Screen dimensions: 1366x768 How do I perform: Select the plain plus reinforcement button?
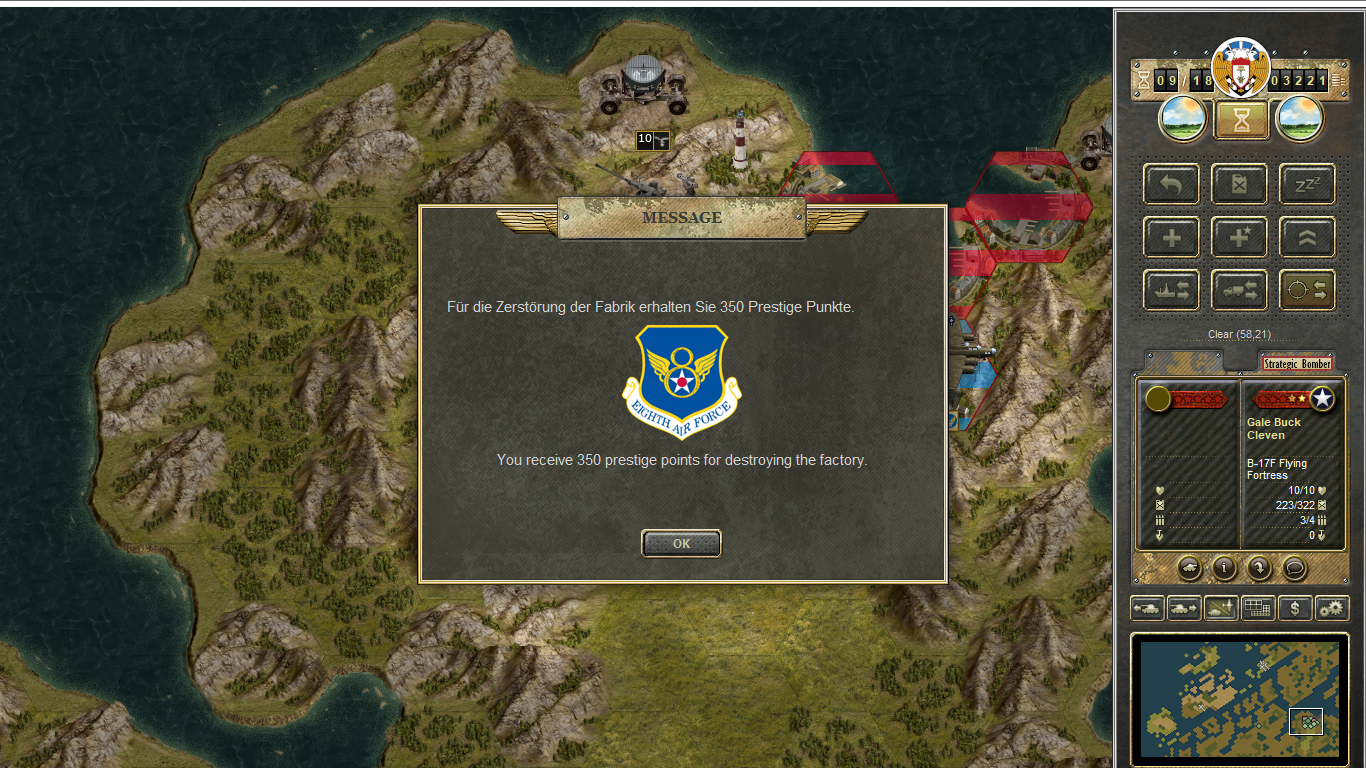pos(1171,238)
